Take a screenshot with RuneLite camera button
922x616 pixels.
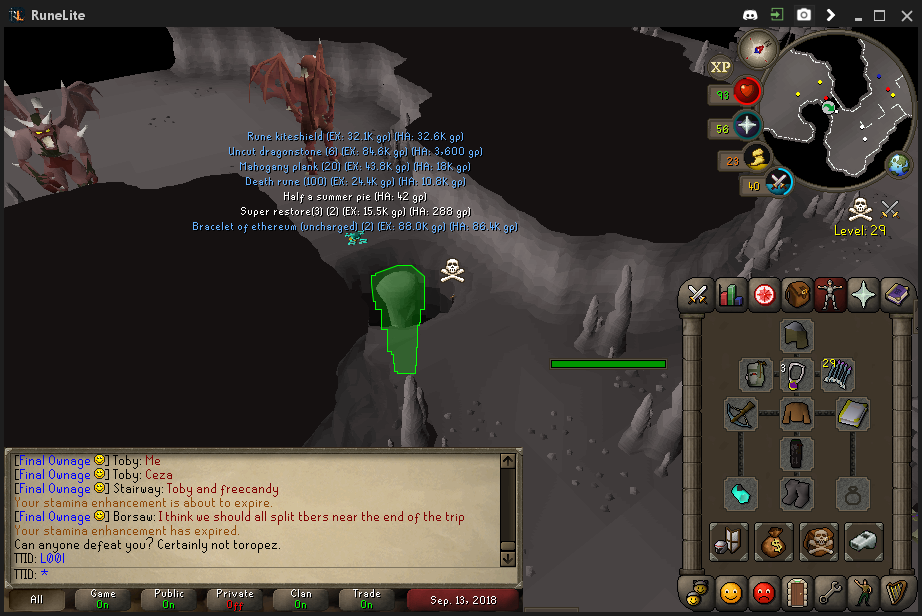coord(804,15)
